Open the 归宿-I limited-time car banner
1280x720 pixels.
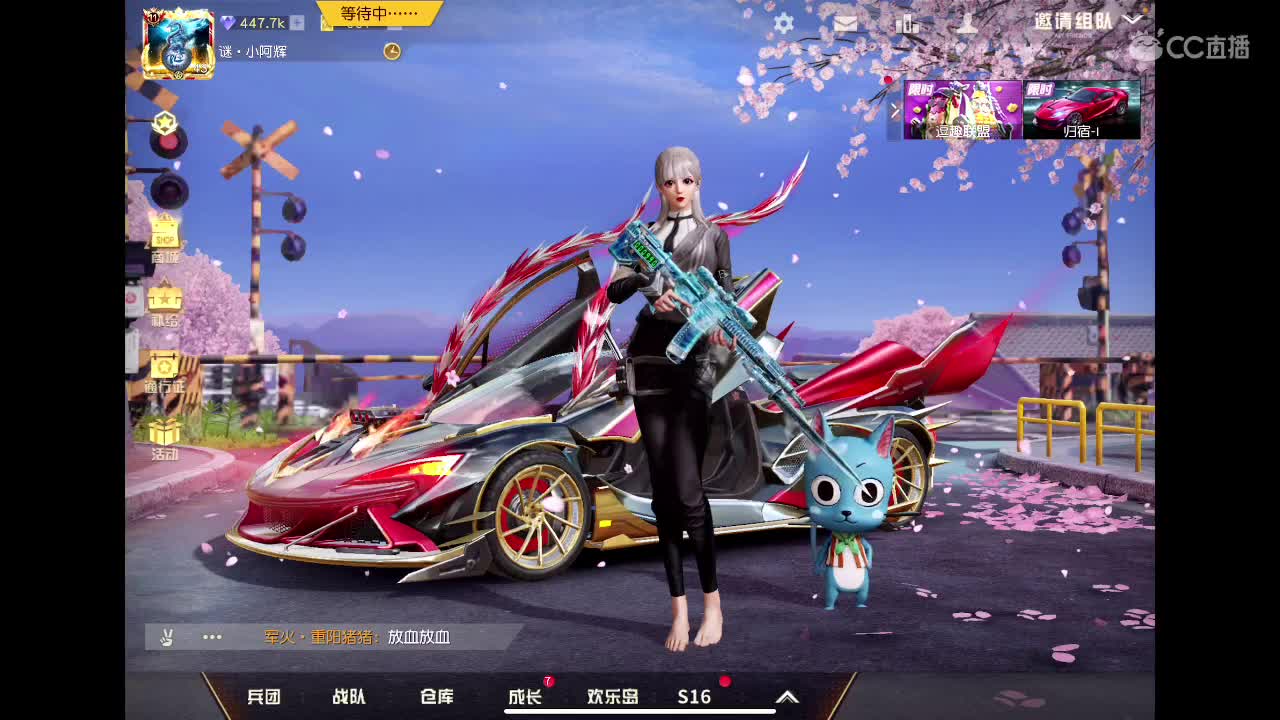(x=1082, y=108)
